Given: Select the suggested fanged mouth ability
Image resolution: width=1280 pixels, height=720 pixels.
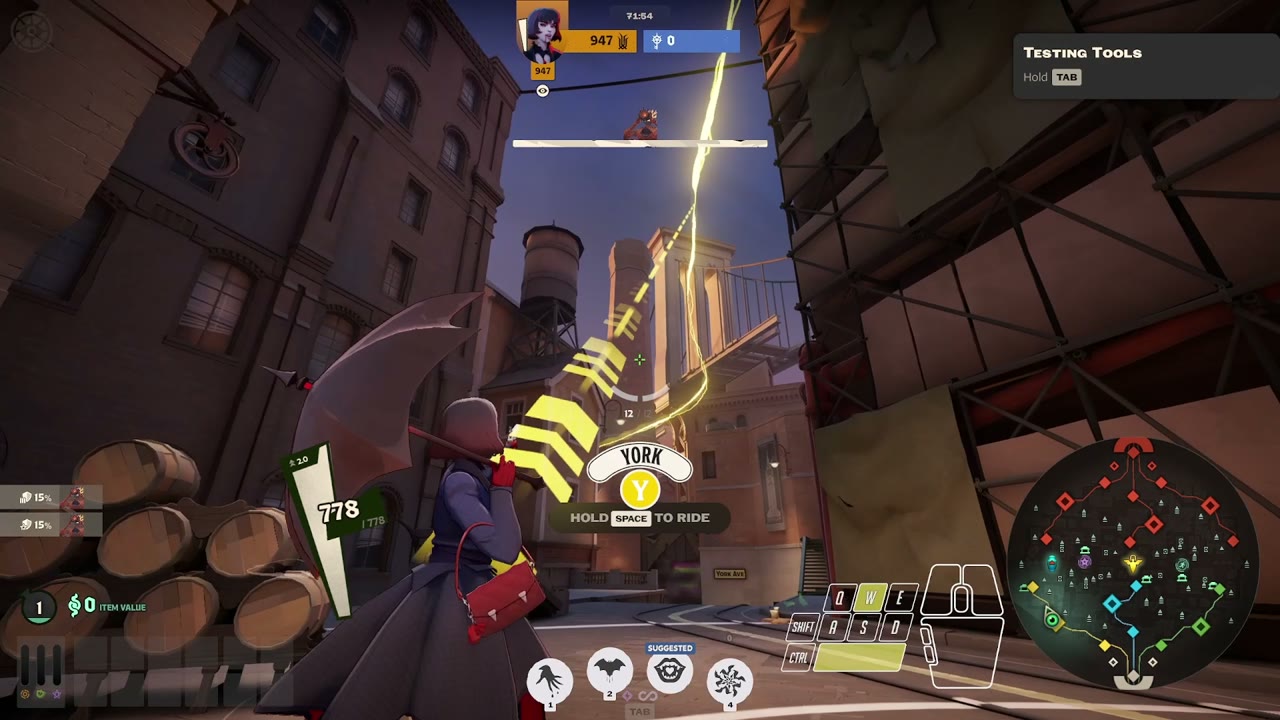Looking at the screenshot, I should point(670,672).
